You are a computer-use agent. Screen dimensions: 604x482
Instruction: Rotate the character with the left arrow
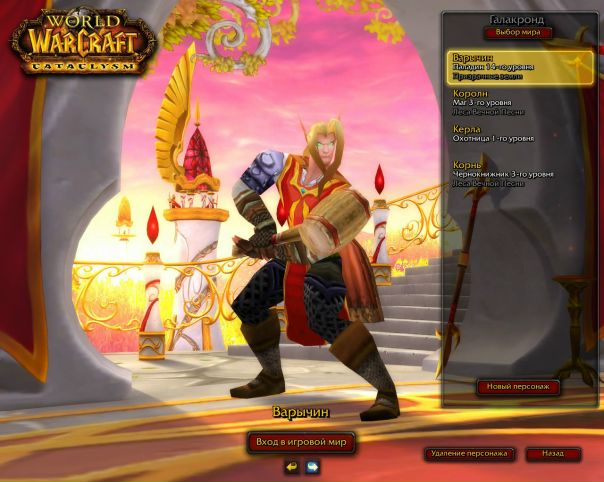[291, 466]
